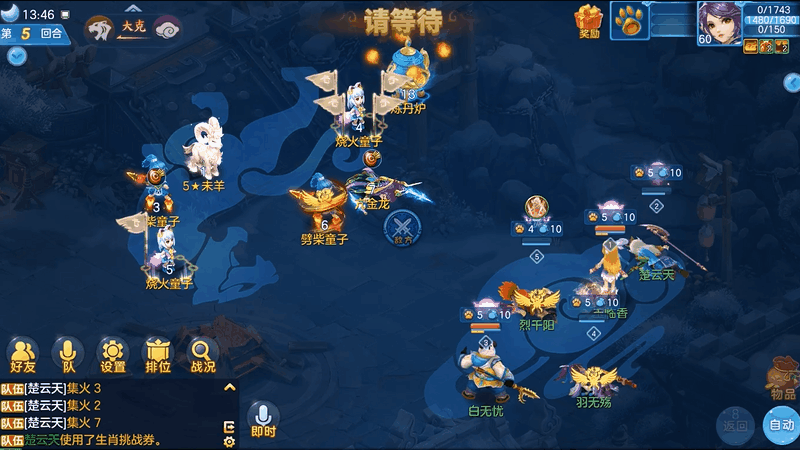
Task: Open the 好友 friends panel
Action: 23,354
